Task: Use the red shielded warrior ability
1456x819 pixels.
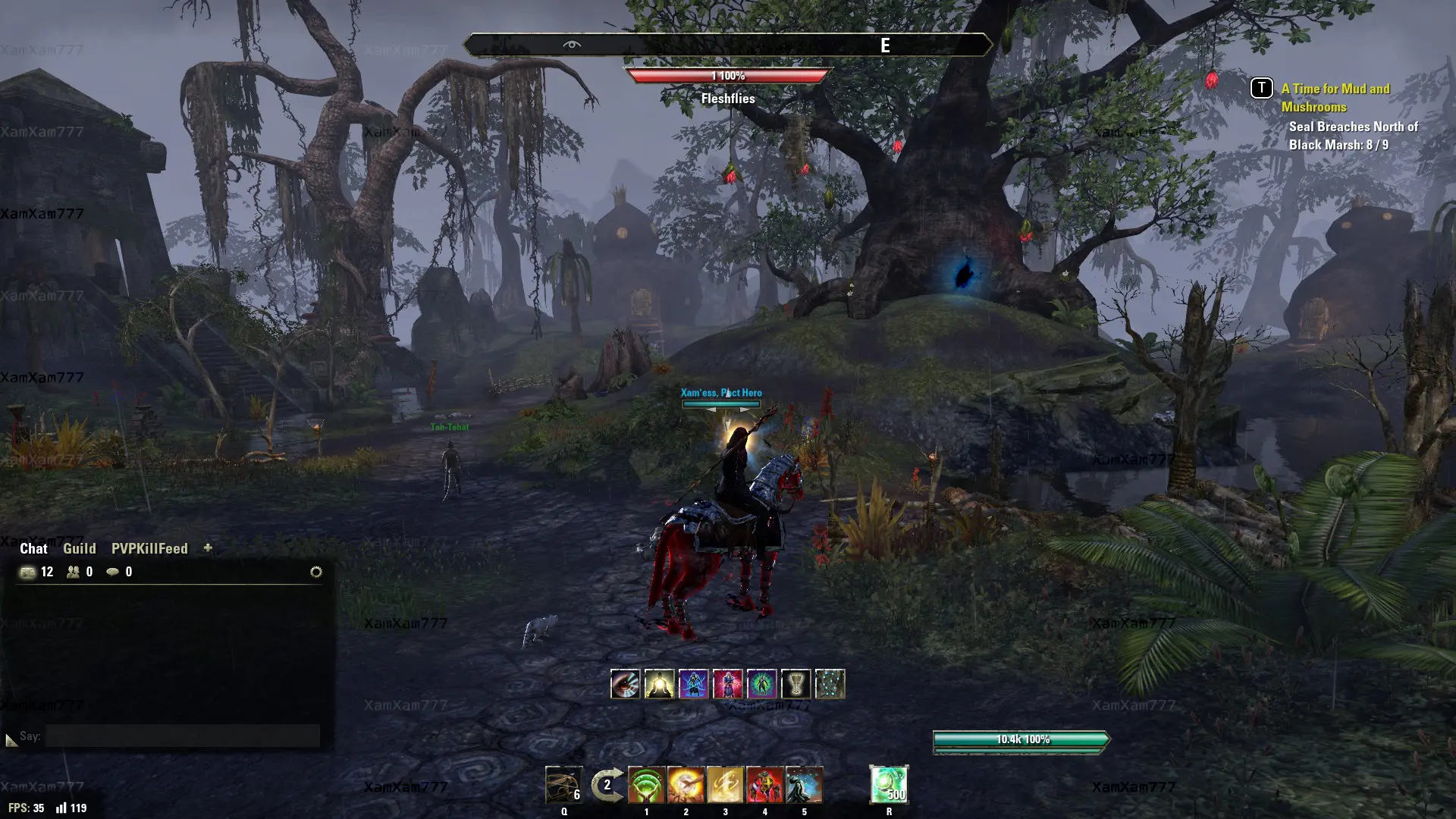Action: click(x=764, y=785)
